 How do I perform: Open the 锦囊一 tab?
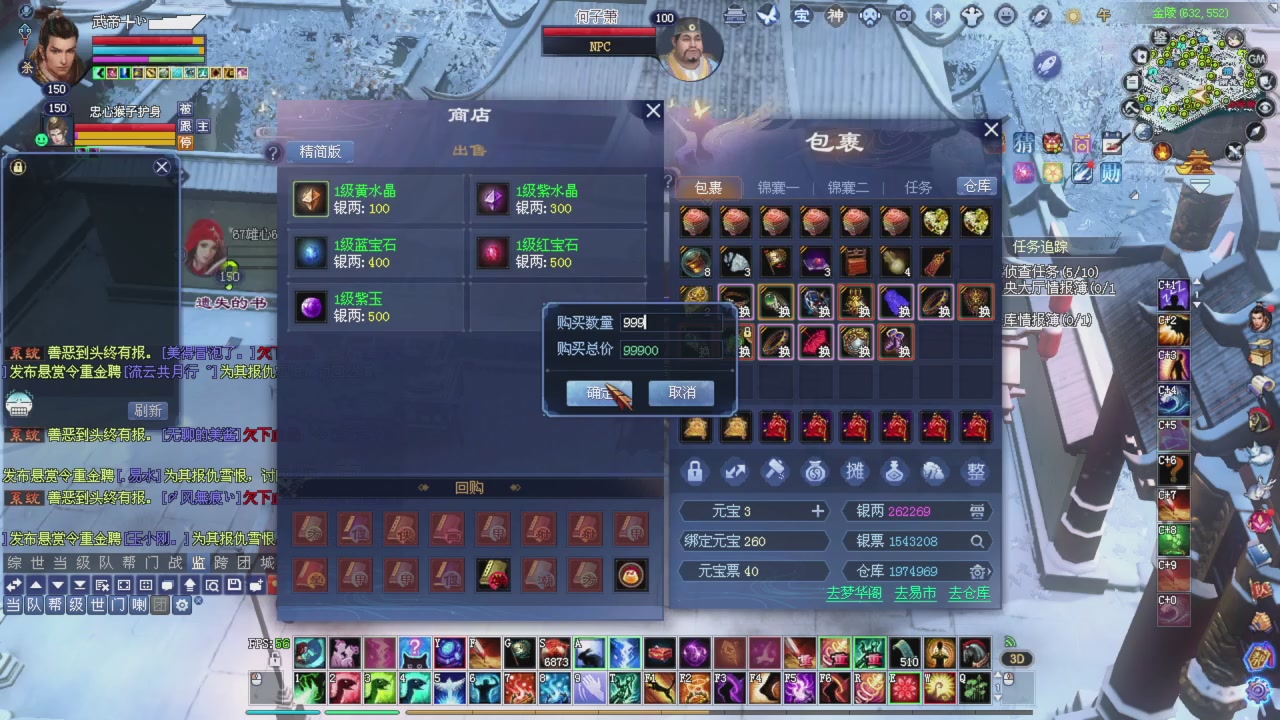(777, 186)
